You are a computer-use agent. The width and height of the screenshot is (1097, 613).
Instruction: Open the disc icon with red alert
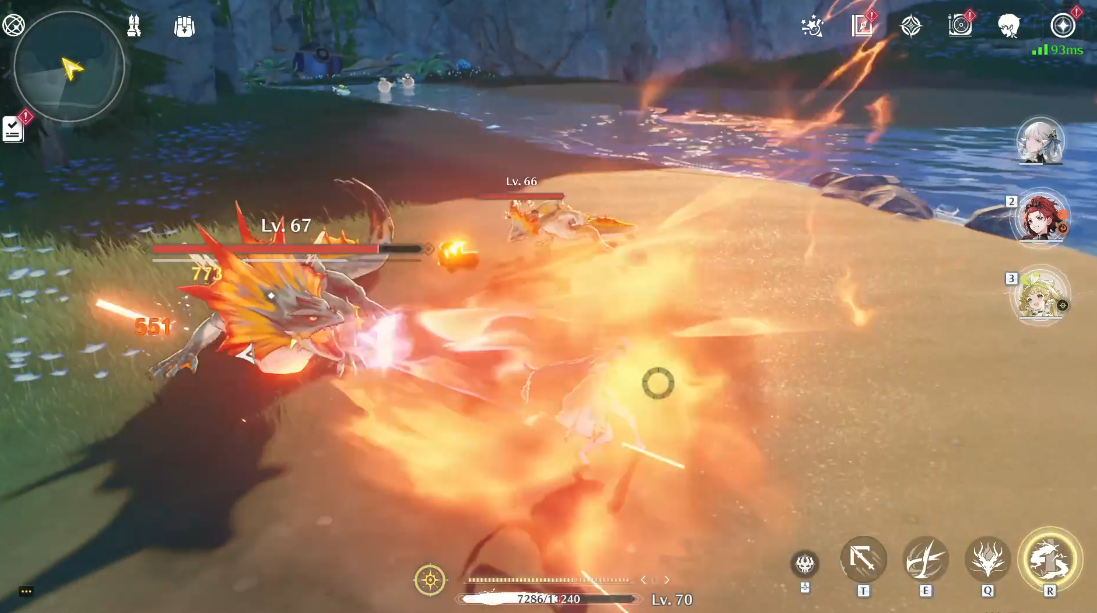click(x=960, y=26)
